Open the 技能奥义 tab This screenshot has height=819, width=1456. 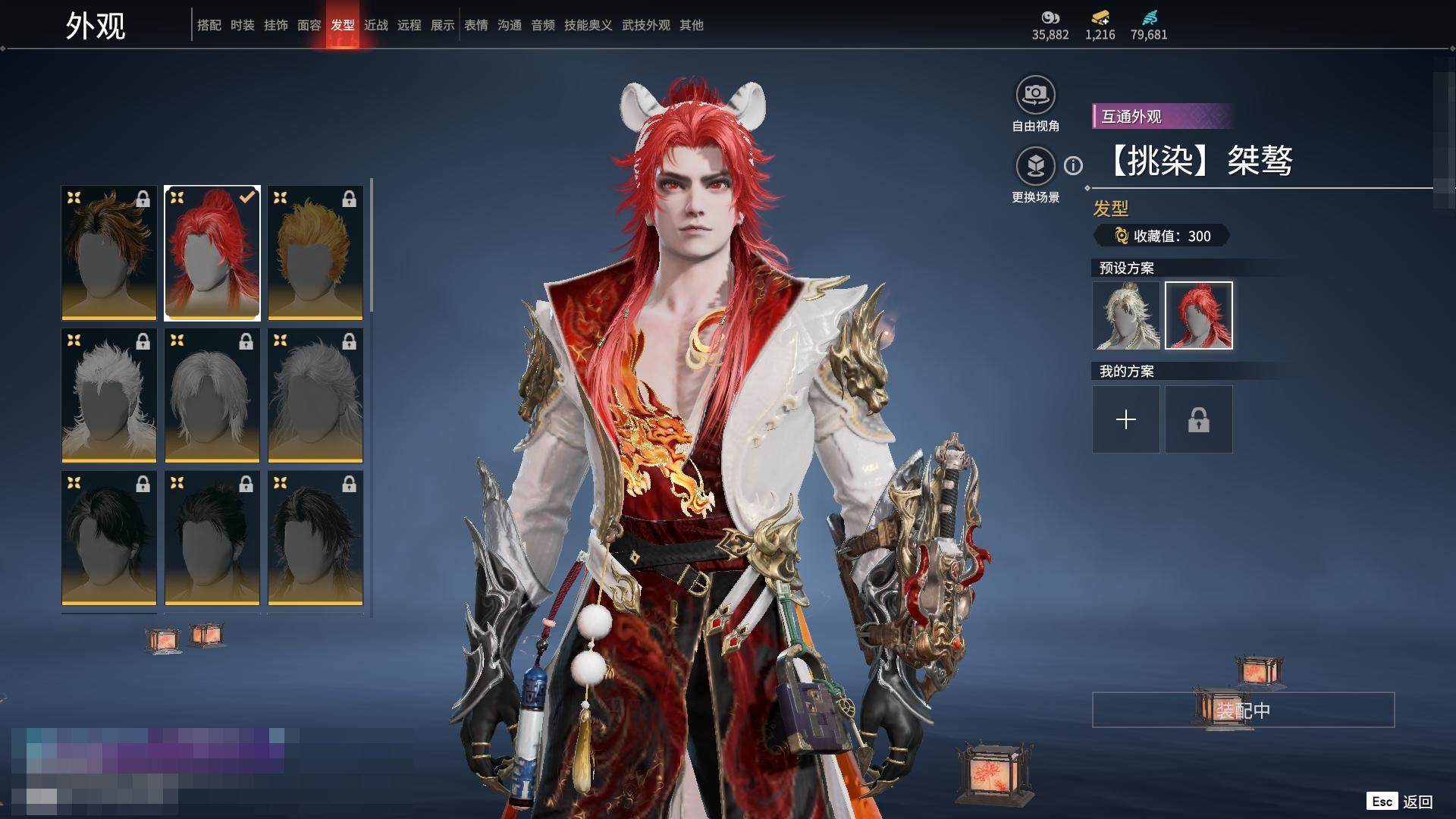tap(588, 25)
